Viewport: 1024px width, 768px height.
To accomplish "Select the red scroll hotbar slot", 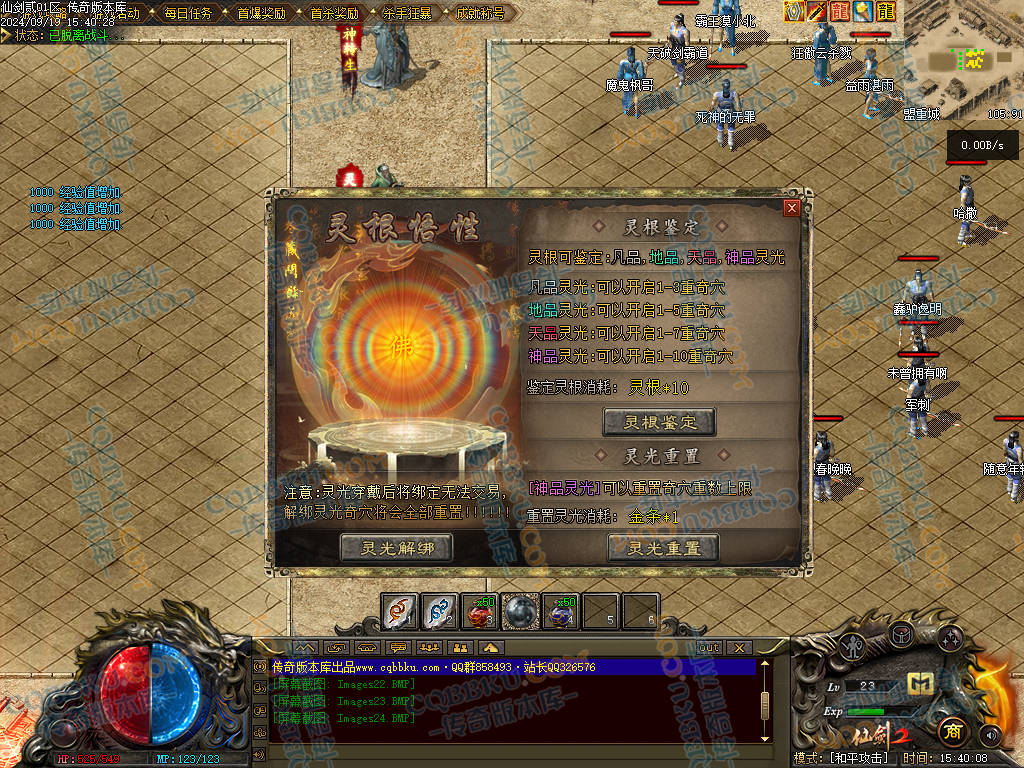I will click(x=400, y=611).
